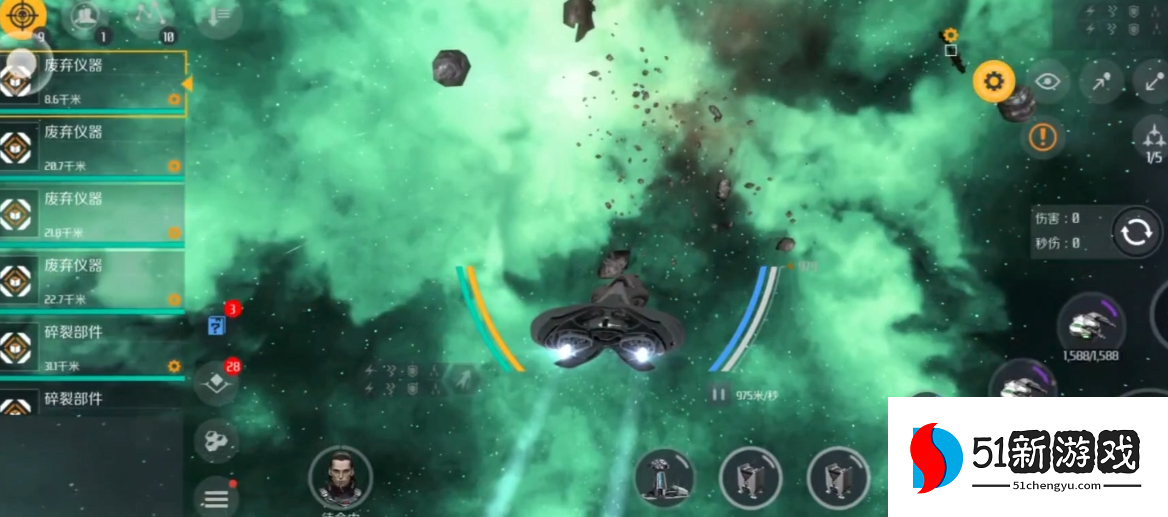Select the 碎裂部件 entry at 31.1千米

pyautogui.click(x=92, y=347)
